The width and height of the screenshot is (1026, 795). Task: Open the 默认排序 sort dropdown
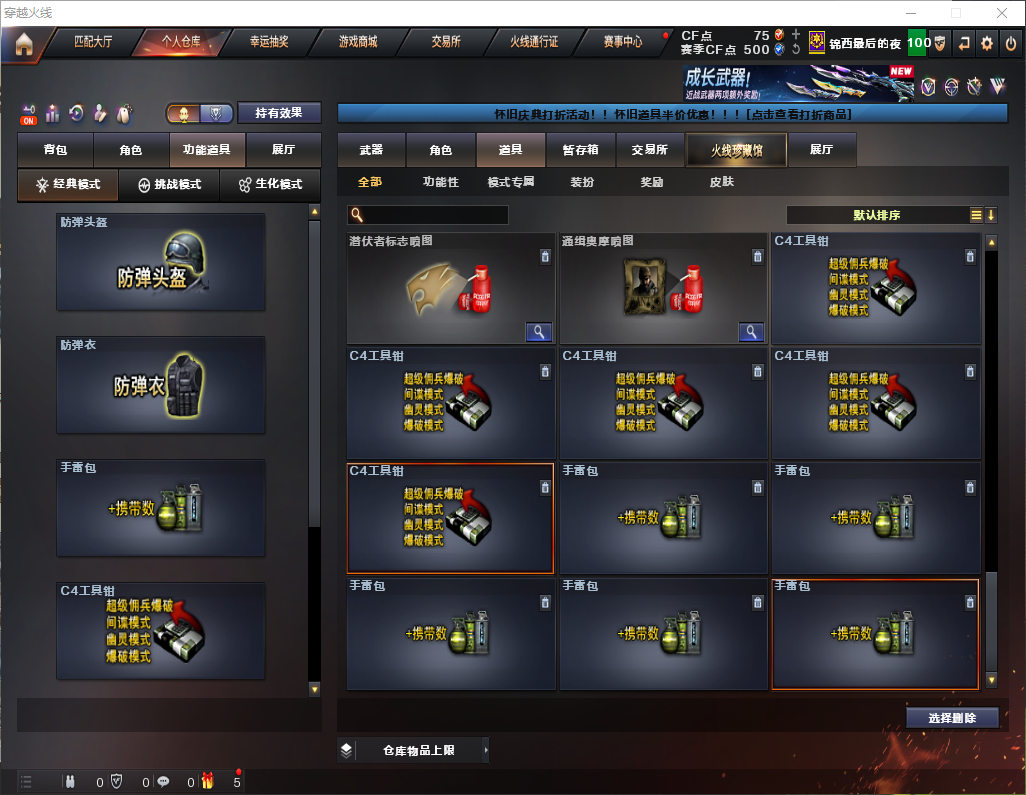876,215
